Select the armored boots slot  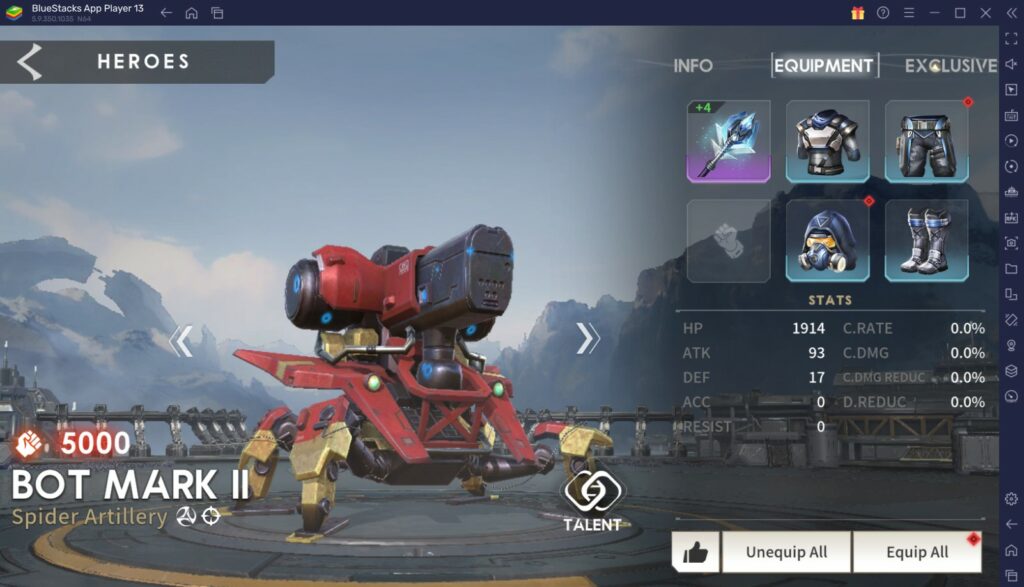tap(926, 240)
